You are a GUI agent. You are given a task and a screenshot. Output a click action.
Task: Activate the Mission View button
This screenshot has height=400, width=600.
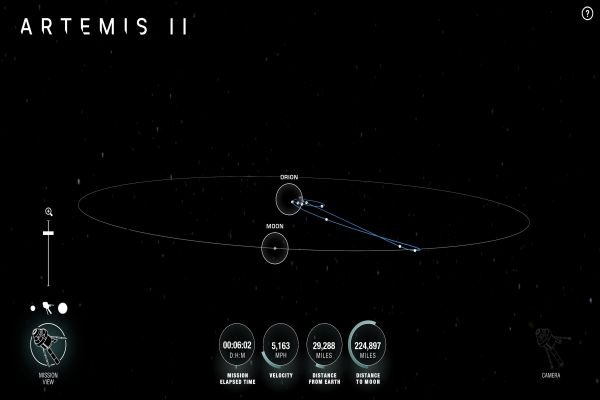coord(48,345)
